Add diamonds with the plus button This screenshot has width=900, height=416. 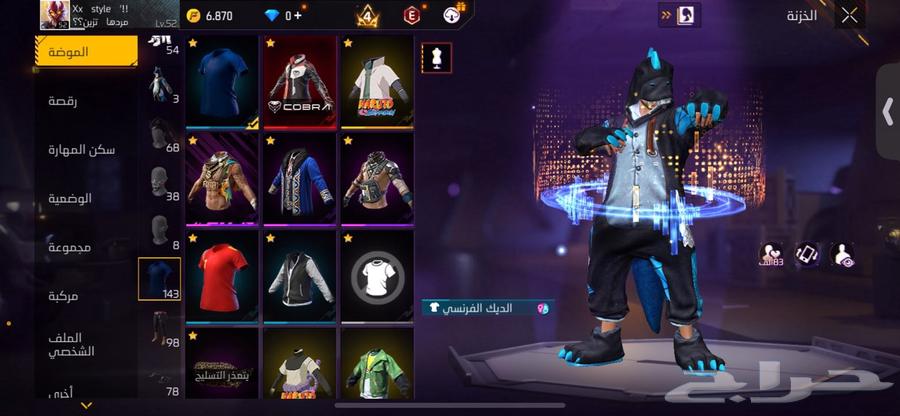[297, 15]
